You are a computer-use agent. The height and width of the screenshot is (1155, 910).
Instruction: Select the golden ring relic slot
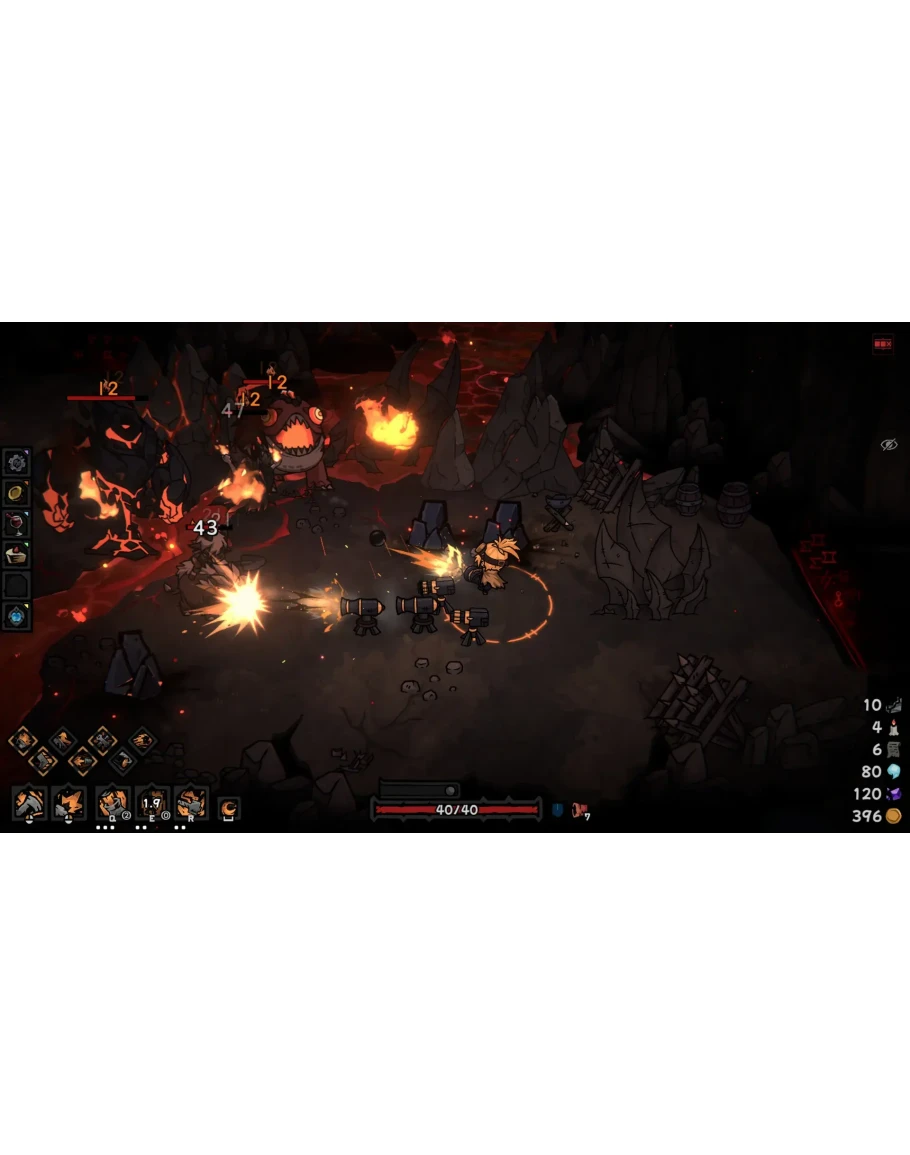pyautogui.click(x=16, y=492)
